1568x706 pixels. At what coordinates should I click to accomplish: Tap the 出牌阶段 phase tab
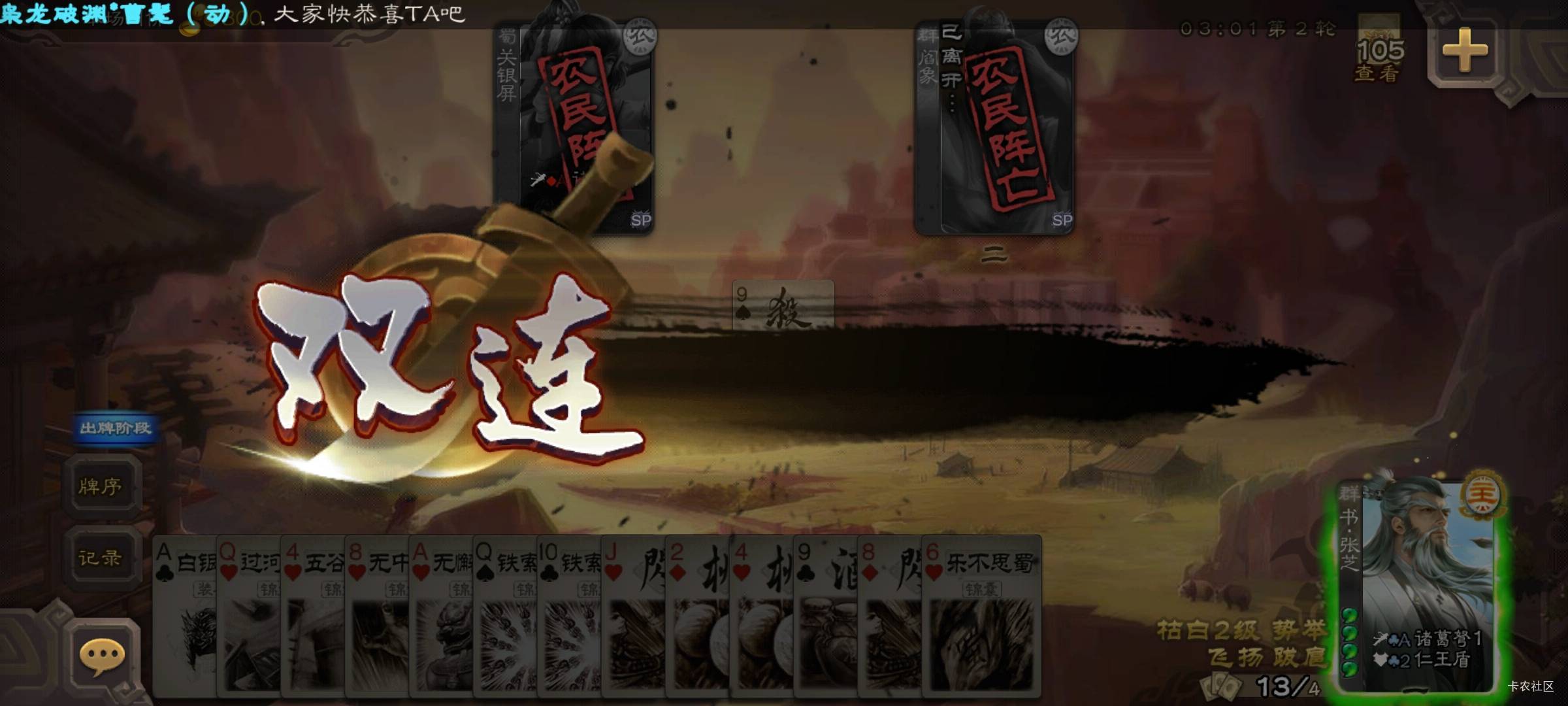pyautogui.click(x=114, y=428)
